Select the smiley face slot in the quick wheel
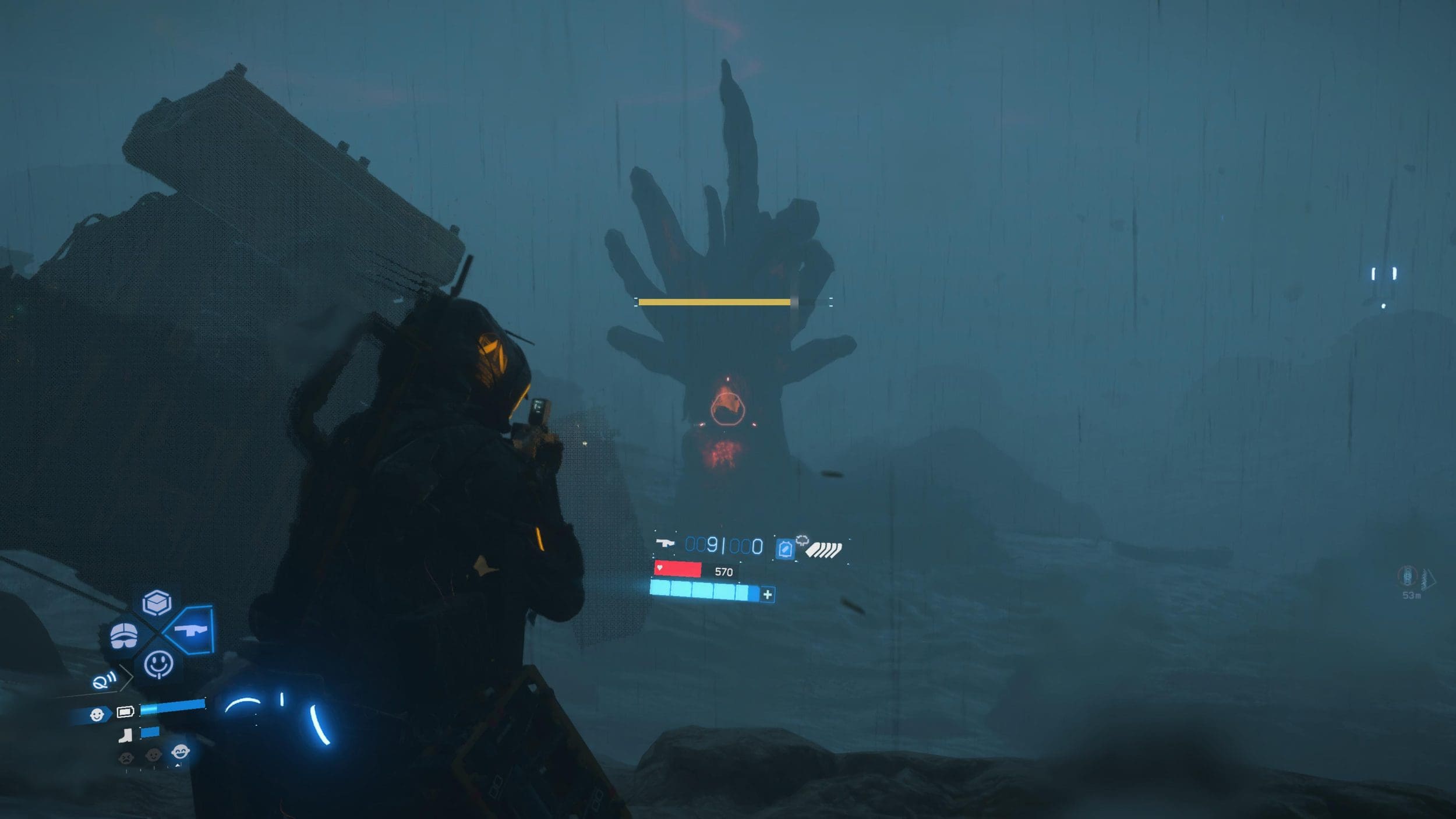Viewport: 1456px width, 819px height. coord(158,664)
